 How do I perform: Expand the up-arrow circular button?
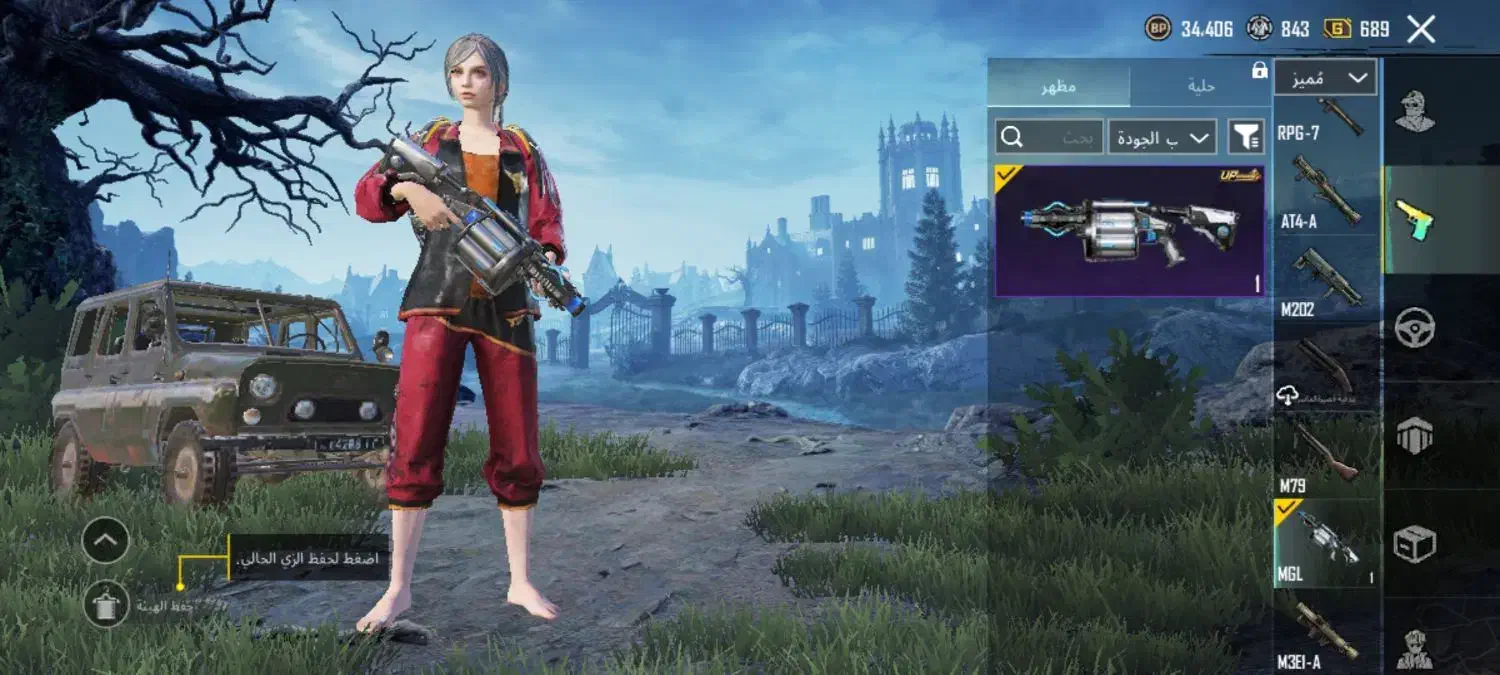(x=105, y=541)
